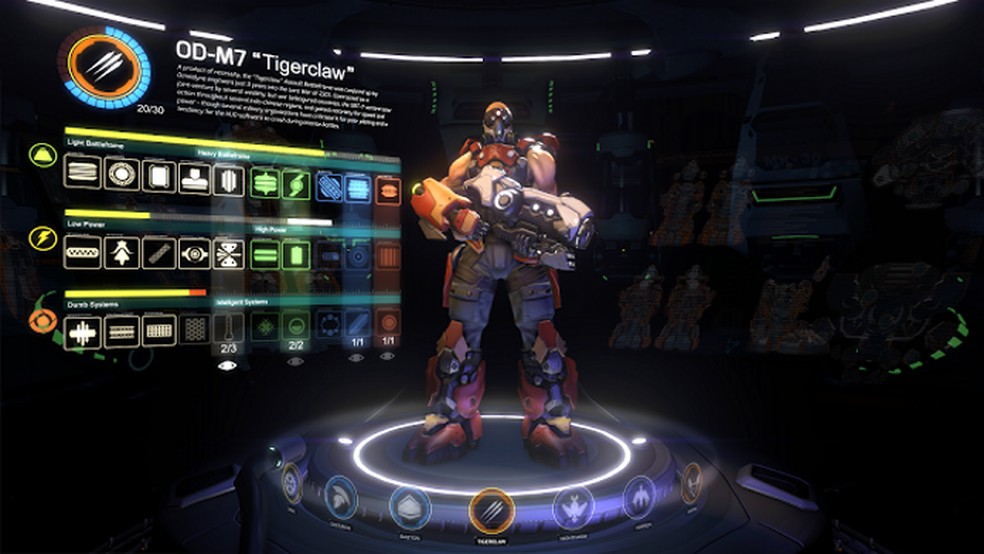
Task: Open the green battleframe category icon
Action: pos(42,155)
